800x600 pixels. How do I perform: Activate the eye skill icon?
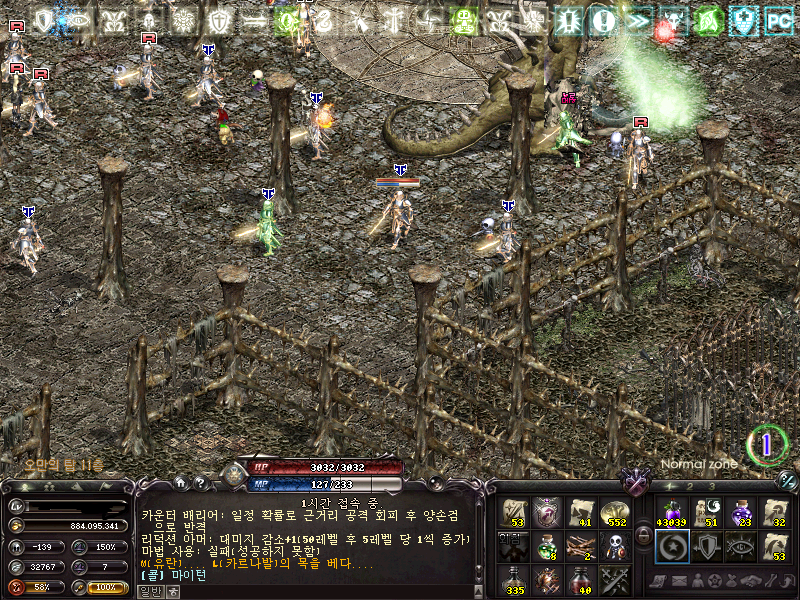(x=741, y=545)
